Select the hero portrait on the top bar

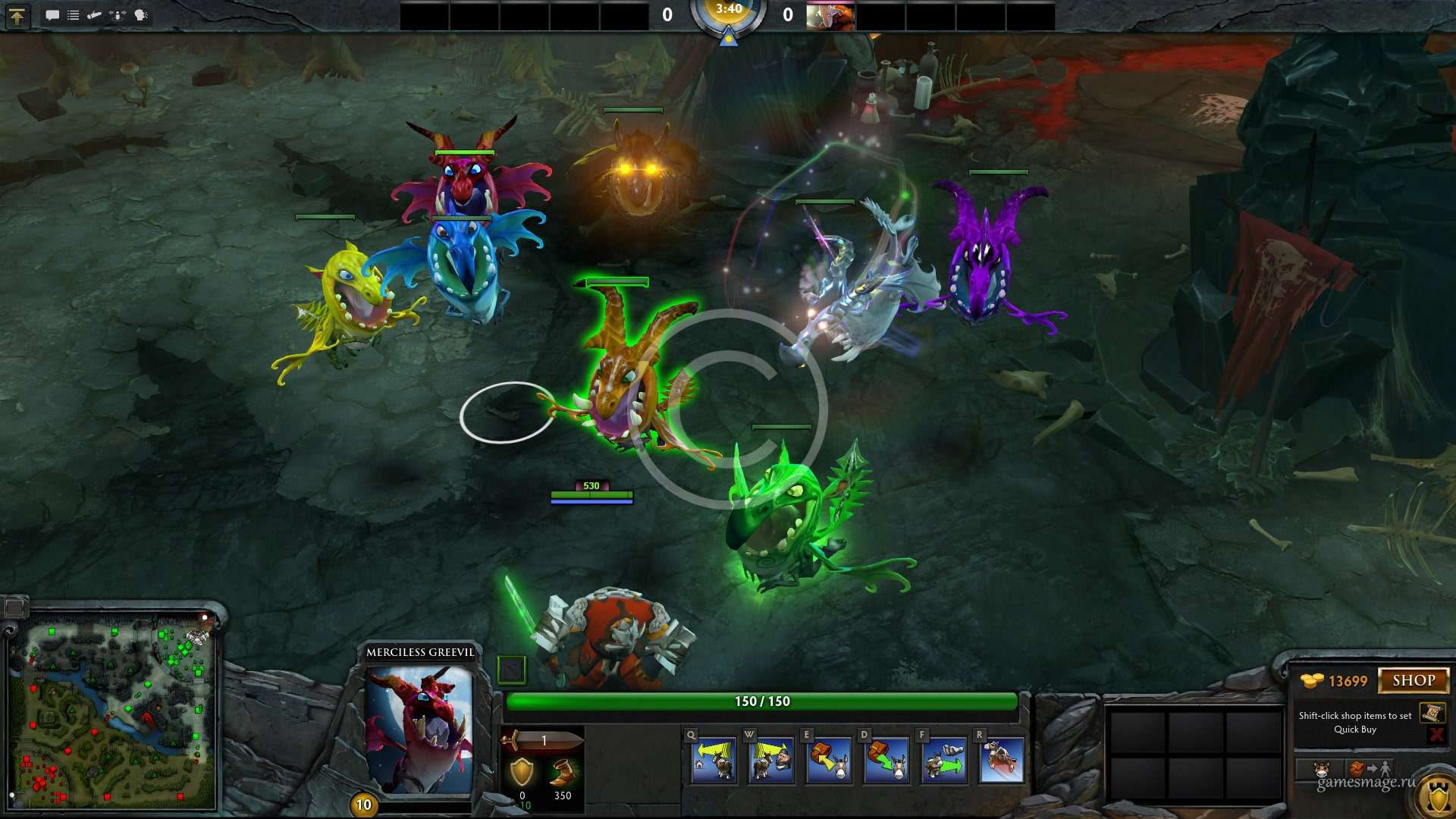[x=830, y=16]
